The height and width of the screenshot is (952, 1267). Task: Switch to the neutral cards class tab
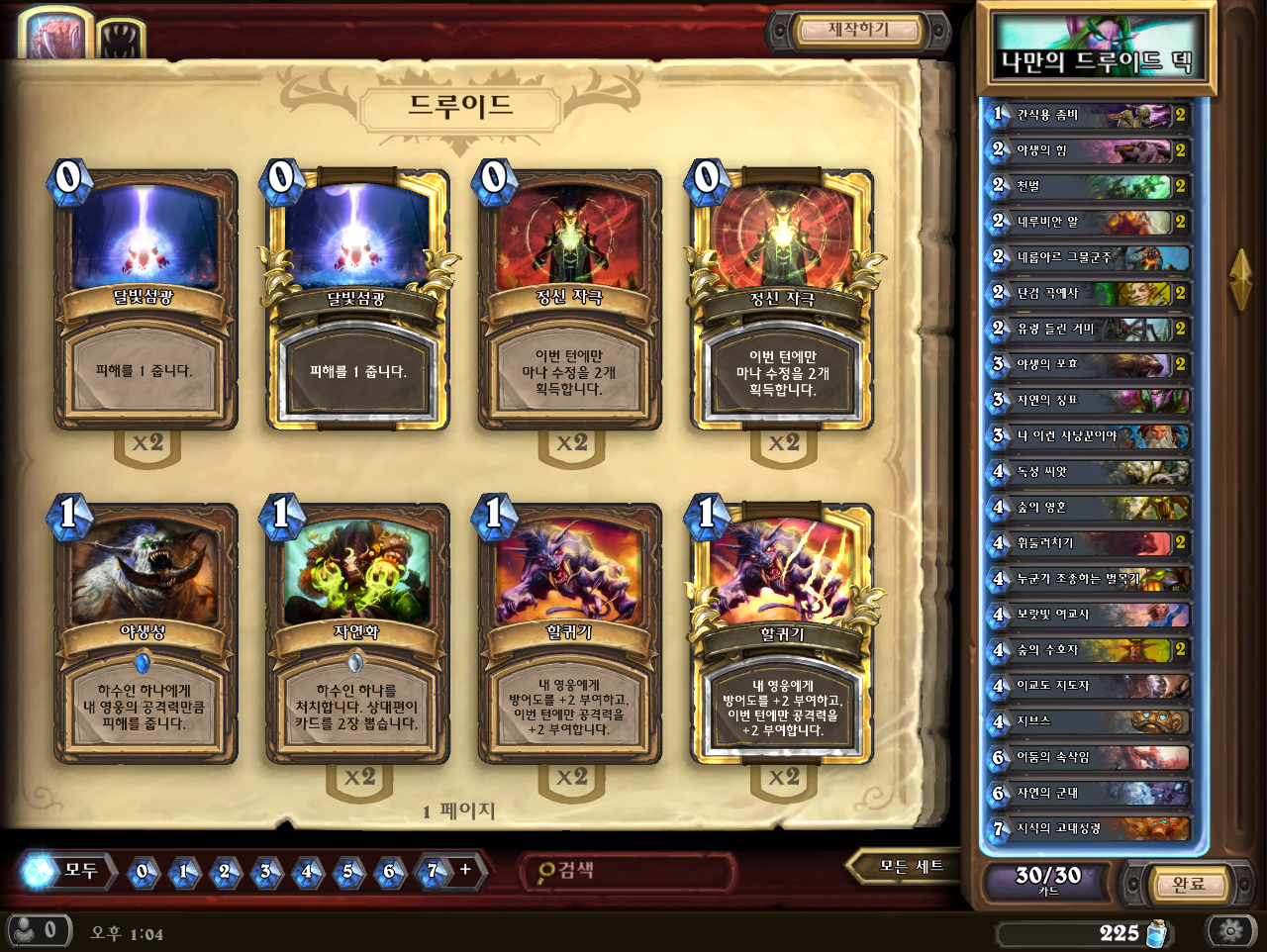click(122, 40)
